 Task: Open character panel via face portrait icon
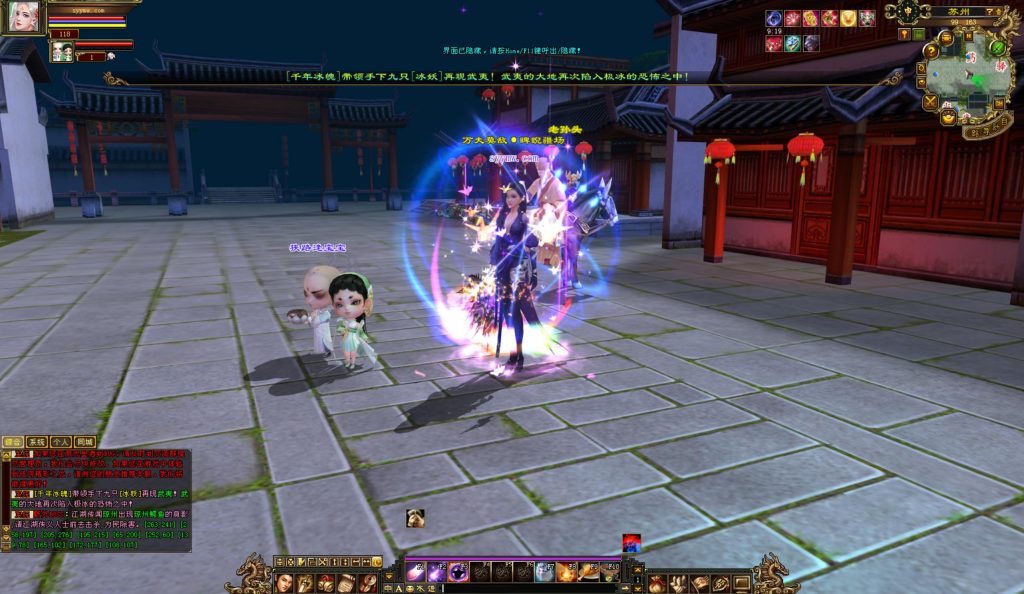click(x=284, y=583)
